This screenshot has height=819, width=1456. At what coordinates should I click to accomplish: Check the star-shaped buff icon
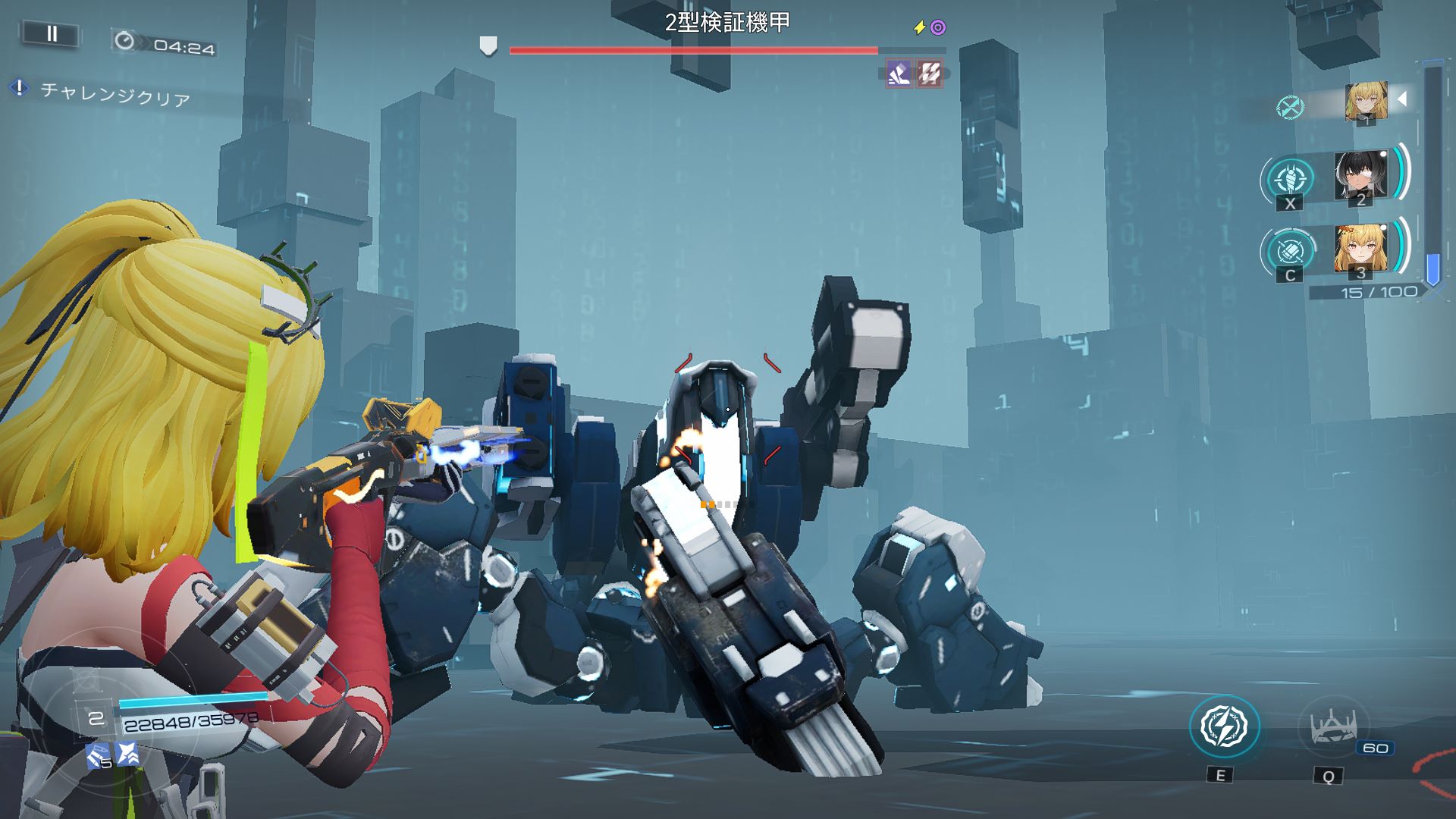pyautogui.click(x=127, y=753)
